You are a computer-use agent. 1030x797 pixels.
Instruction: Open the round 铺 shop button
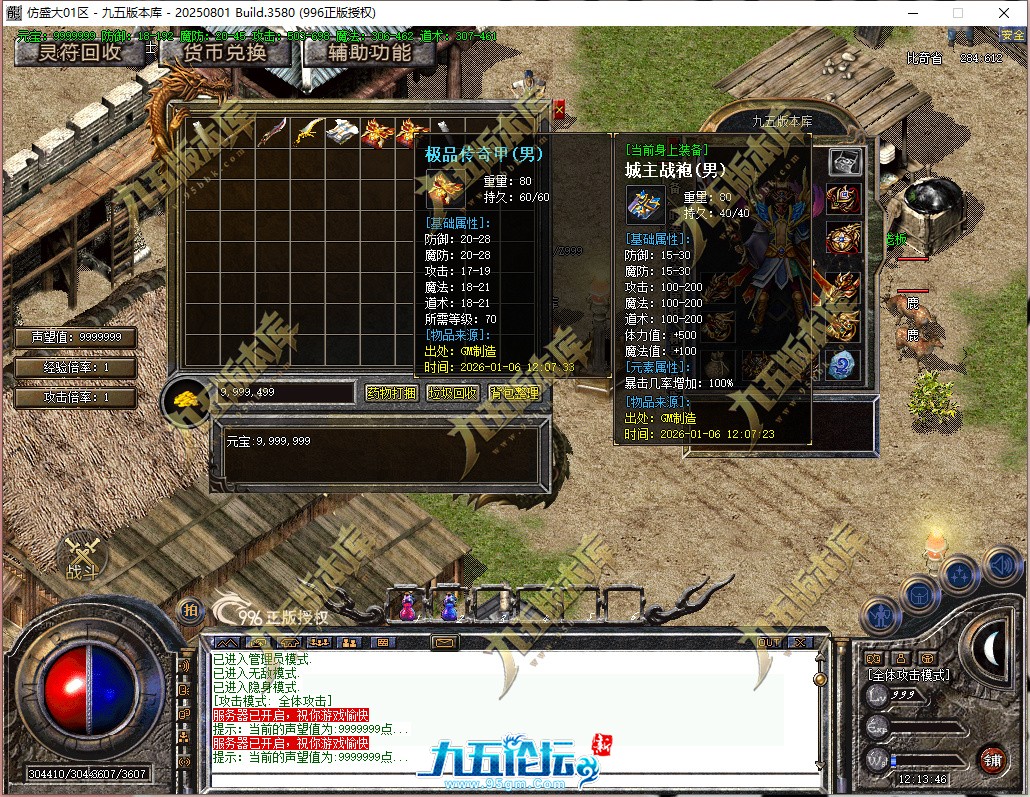(991, 758)
